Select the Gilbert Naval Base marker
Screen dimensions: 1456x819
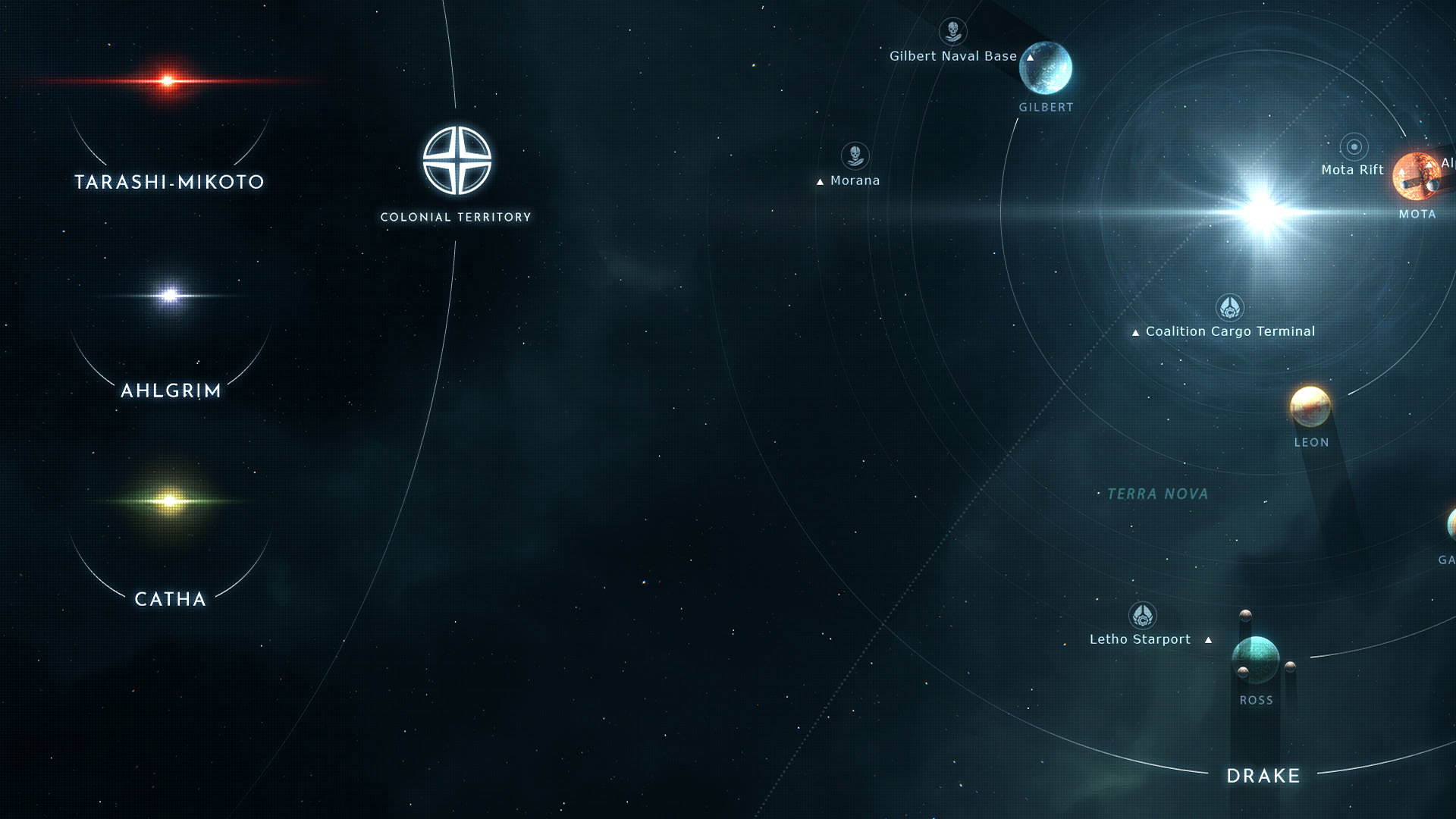952,32
